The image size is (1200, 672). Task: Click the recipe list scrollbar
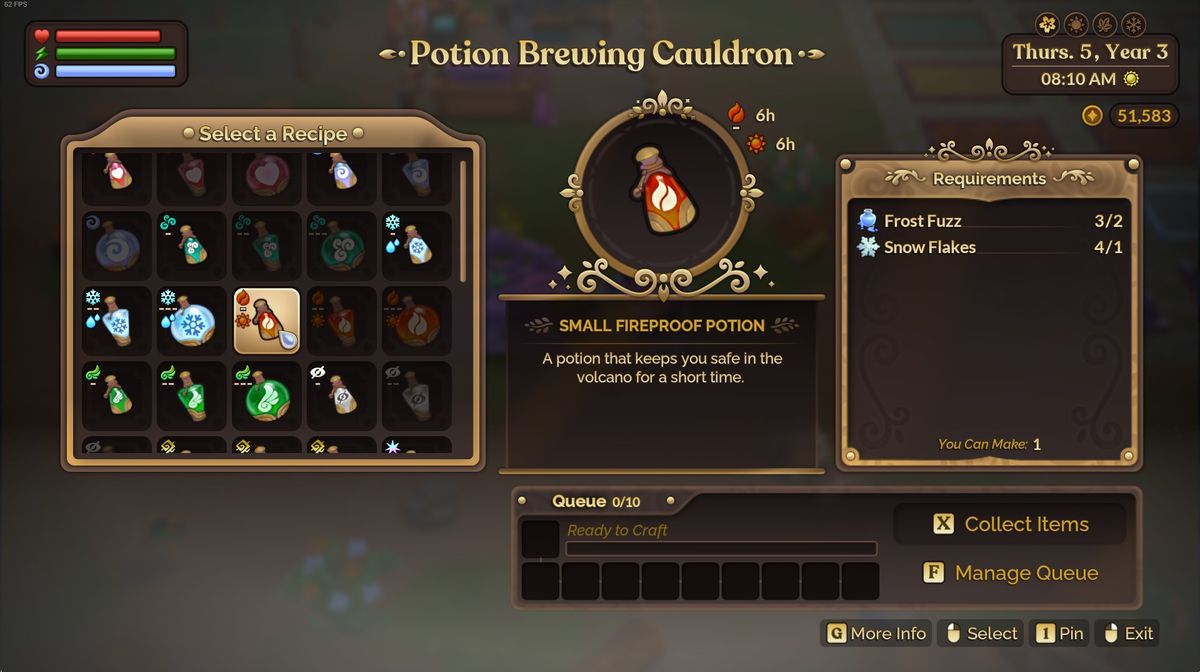(x=463, y=222)
